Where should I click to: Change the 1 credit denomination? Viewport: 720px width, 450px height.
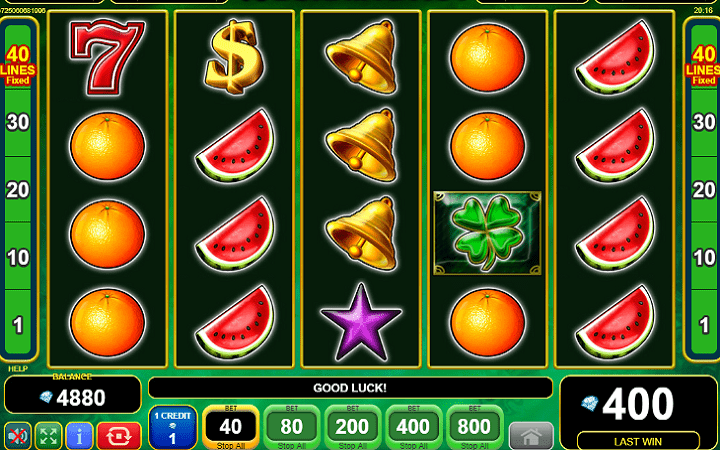click(x=172, y=427)
